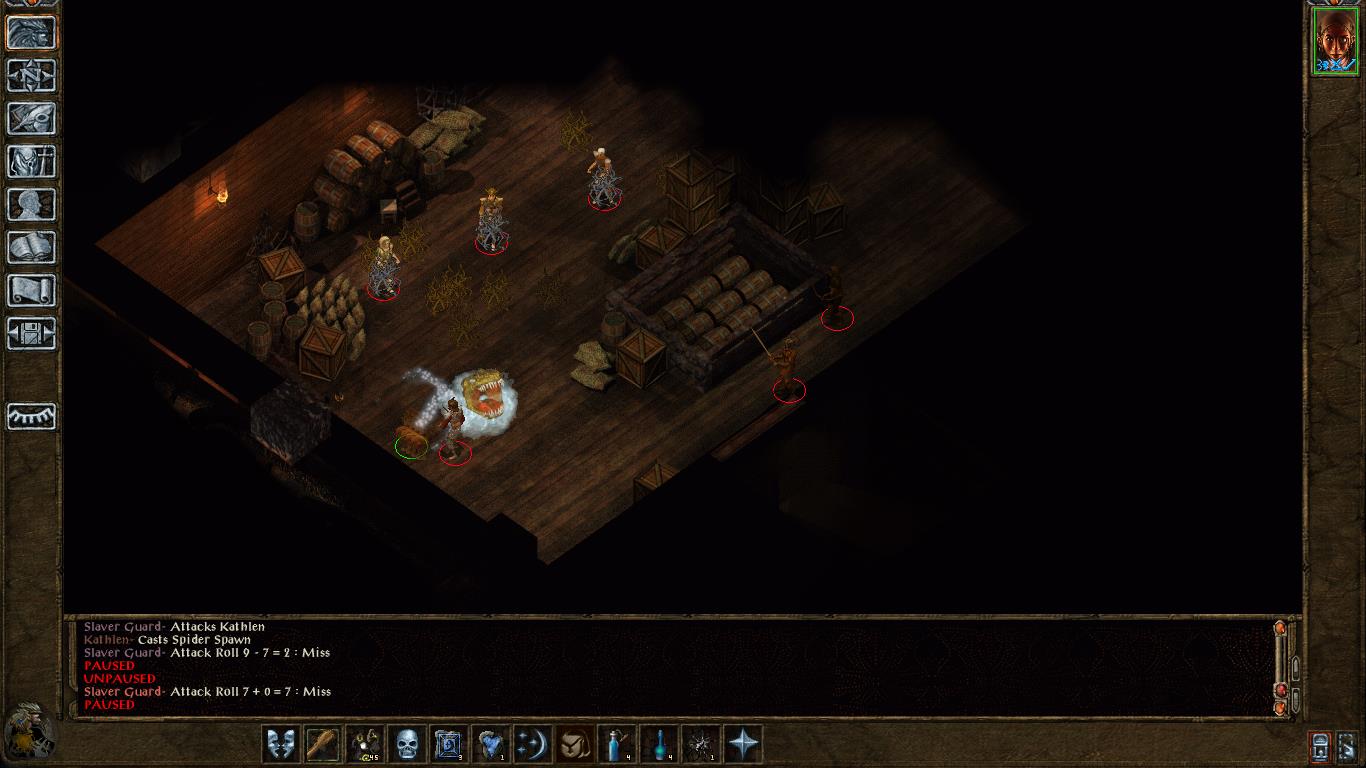
Task: Open the priest scroll button
Action: tap(31, 290)
